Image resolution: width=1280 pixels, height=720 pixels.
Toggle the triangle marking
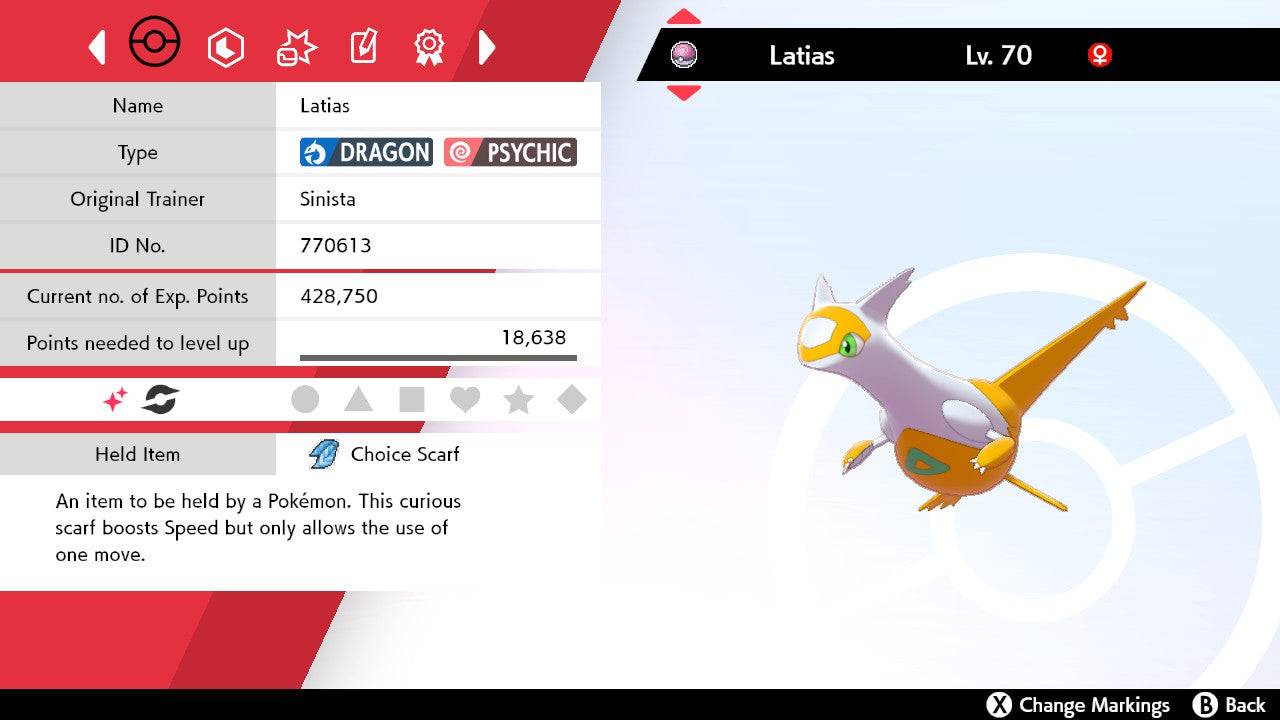[x=358, y=400]
